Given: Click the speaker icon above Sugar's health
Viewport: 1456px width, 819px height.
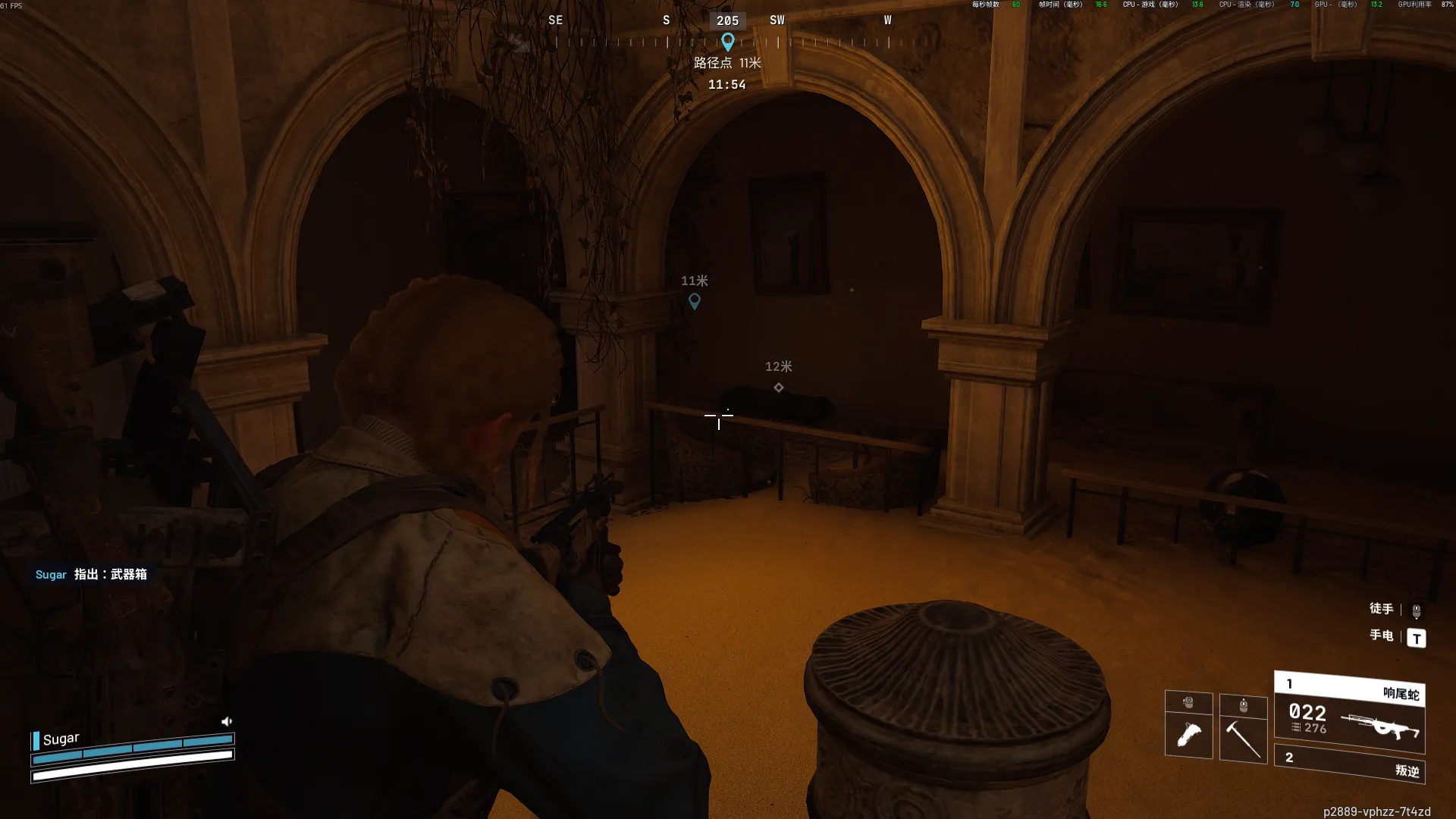Looking at the screenshot, I should click(x=226, y=721).
